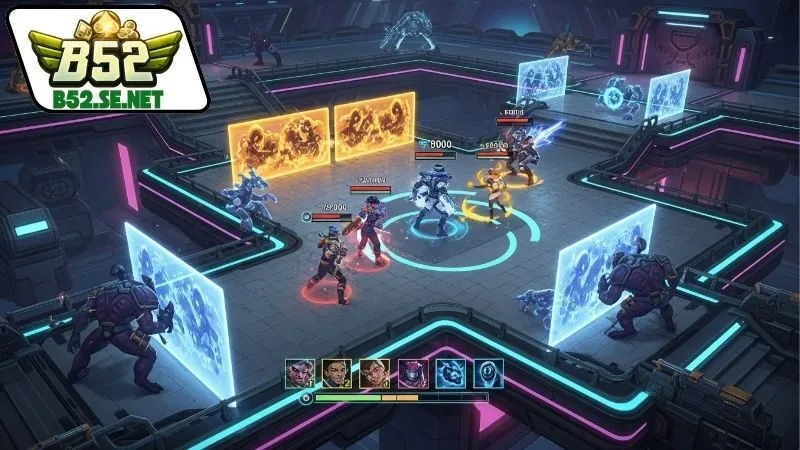
Task: Select the hero portrait numbered 1
Action: [299, 373]
